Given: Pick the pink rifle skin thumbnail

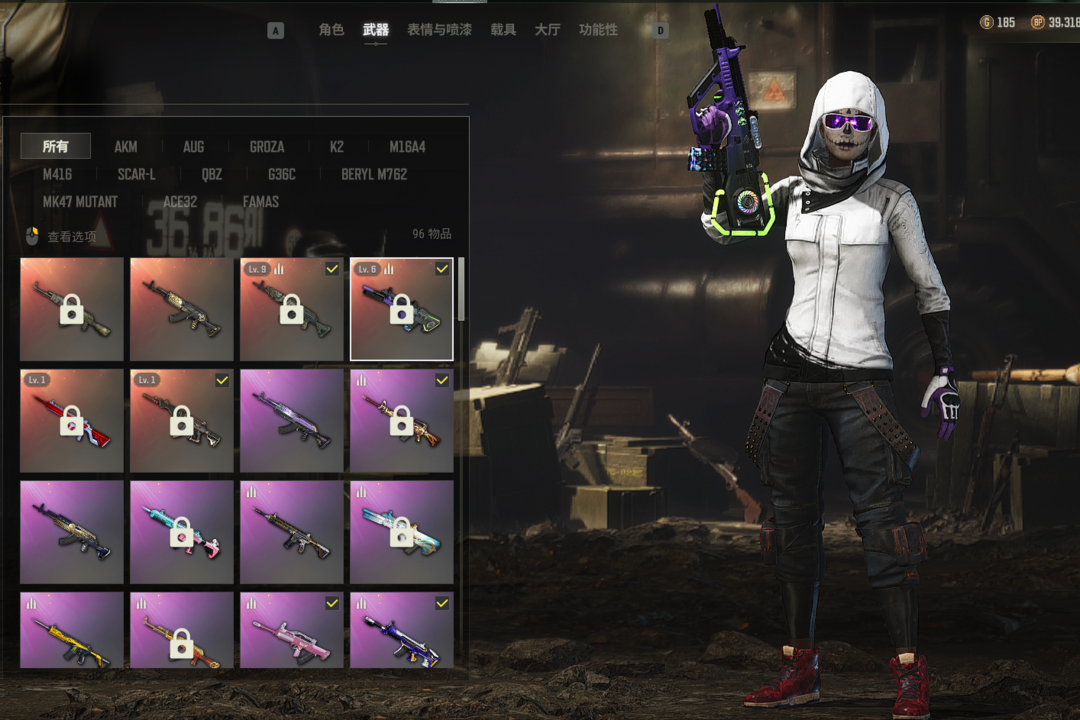Looking at the screenshot, I should tap(291, 630).
